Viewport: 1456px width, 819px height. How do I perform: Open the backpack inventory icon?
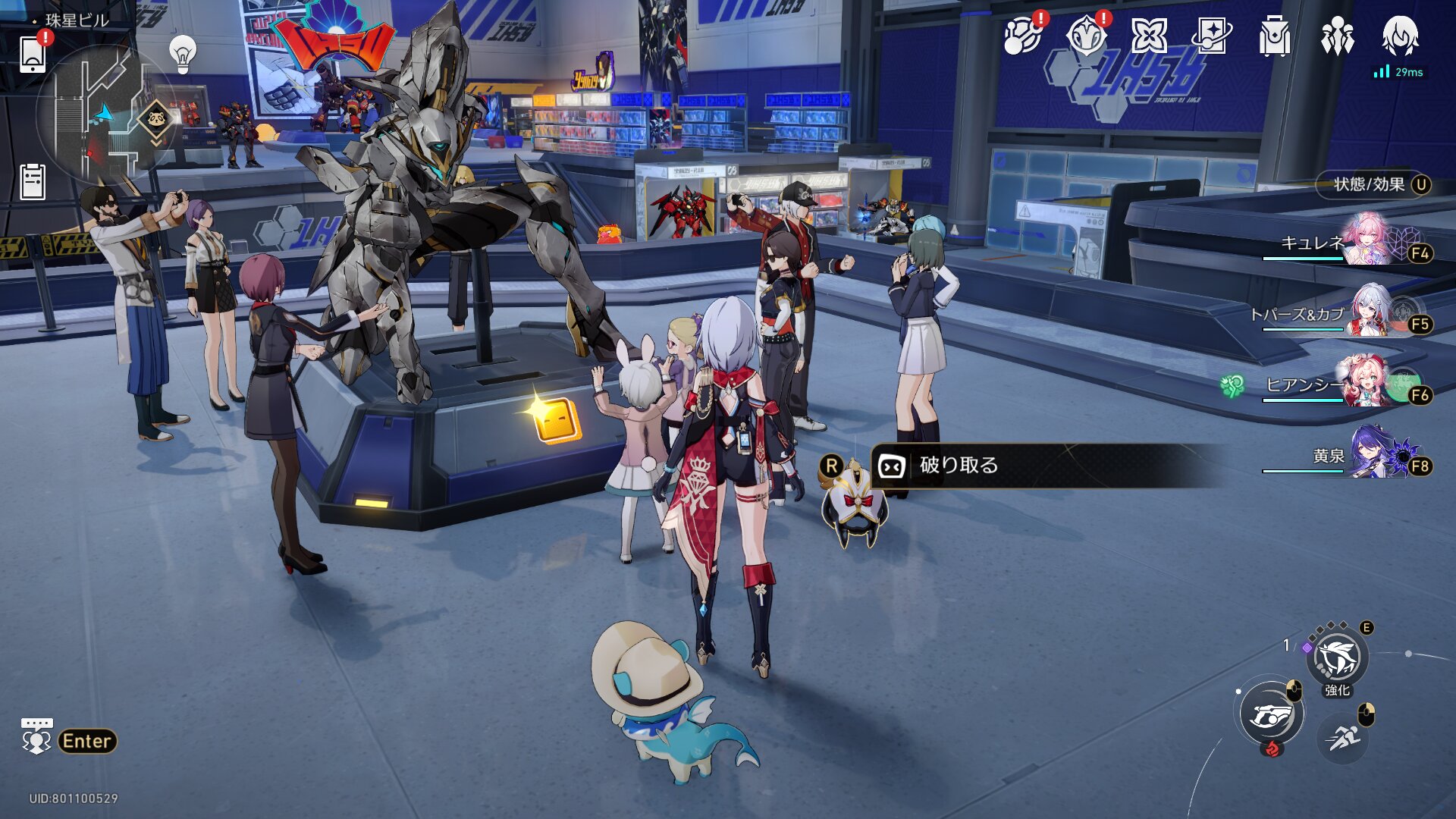tap(1274, 36)
